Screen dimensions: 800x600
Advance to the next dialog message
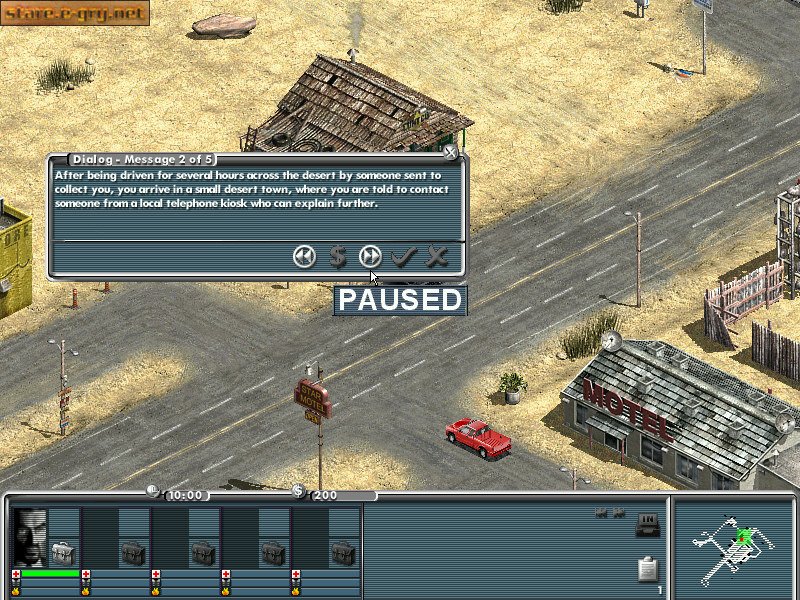pos(370,257)
